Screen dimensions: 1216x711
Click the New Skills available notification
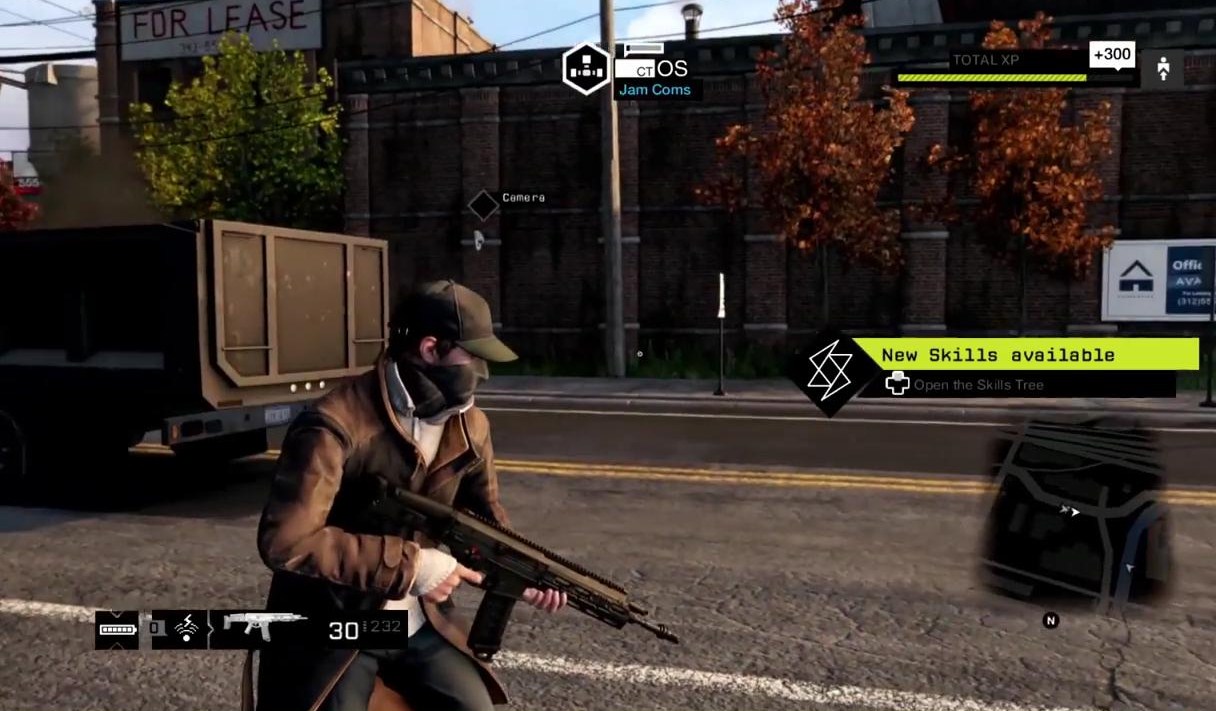click(1024, 354)
